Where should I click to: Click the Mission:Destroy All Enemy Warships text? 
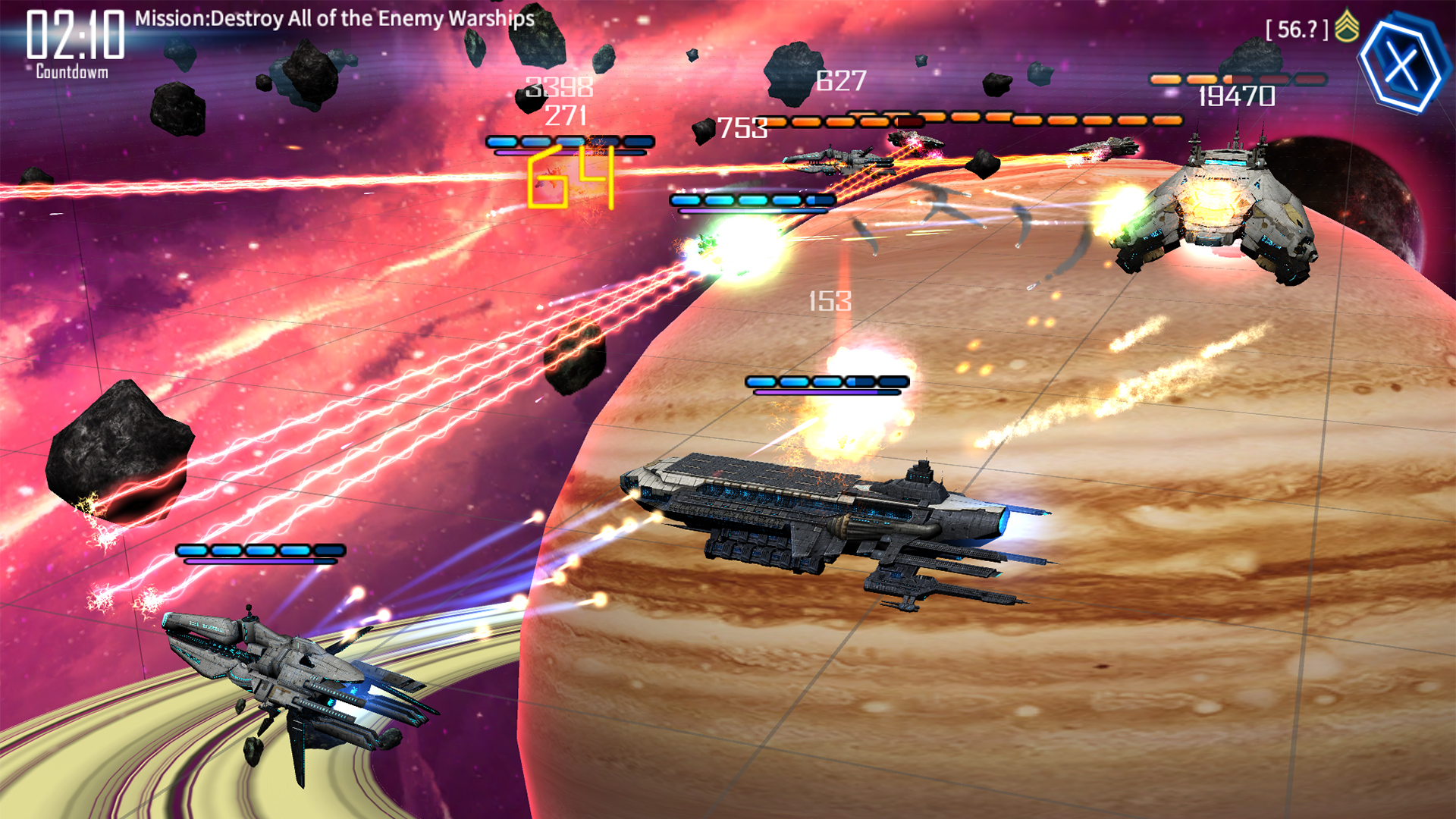(332, 20)
